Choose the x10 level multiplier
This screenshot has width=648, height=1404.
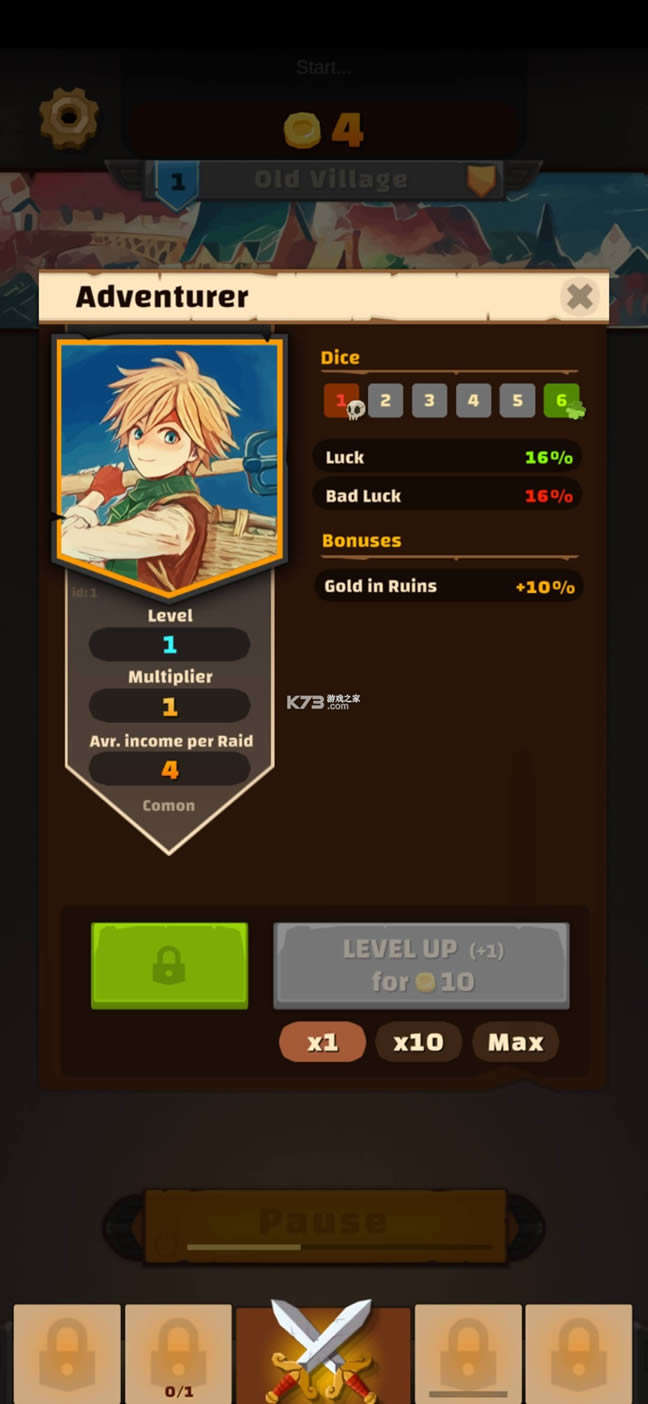tap(418, 1042)
